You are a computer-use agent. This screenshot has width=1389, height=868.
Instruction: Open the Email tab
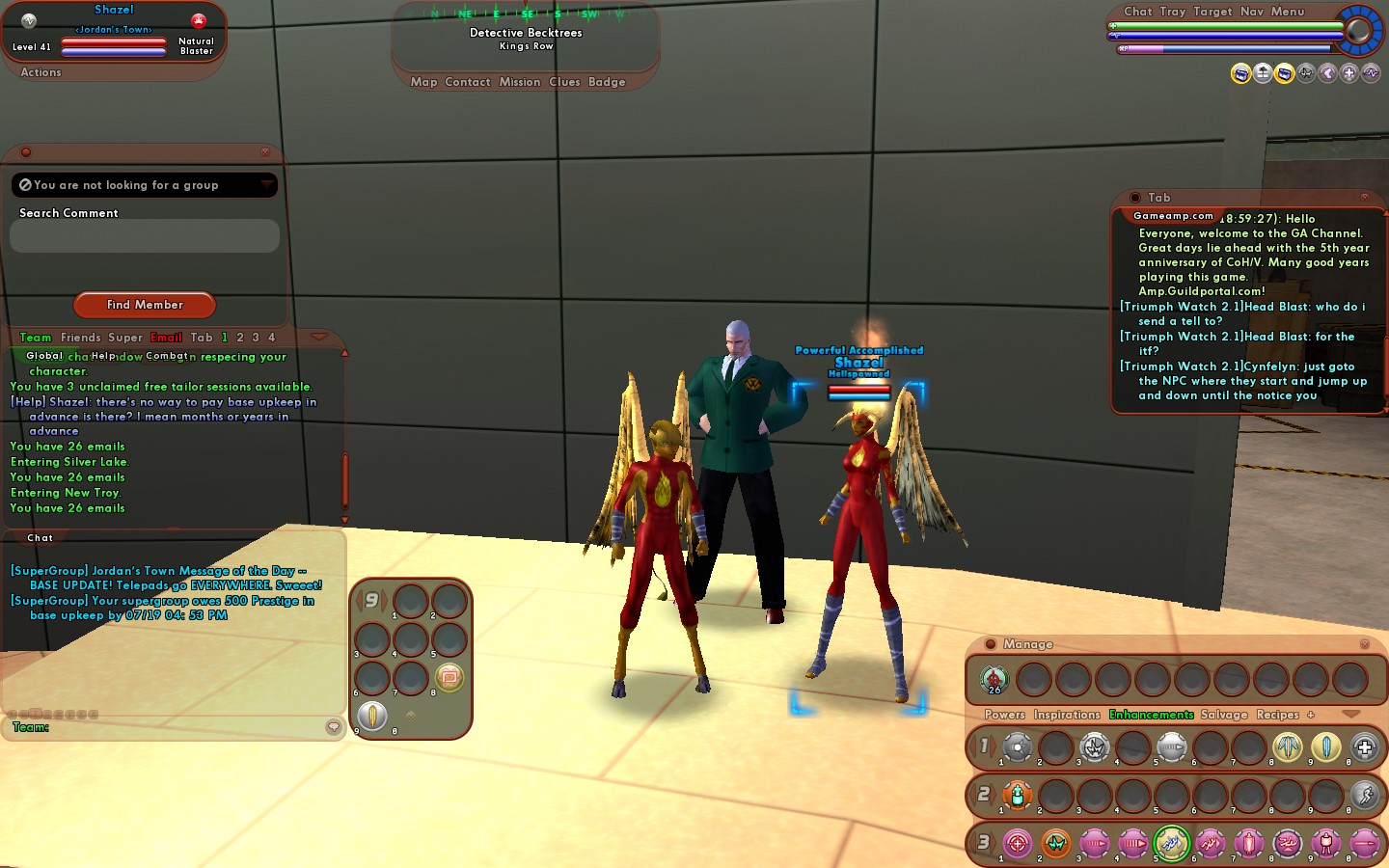(166, 338)
